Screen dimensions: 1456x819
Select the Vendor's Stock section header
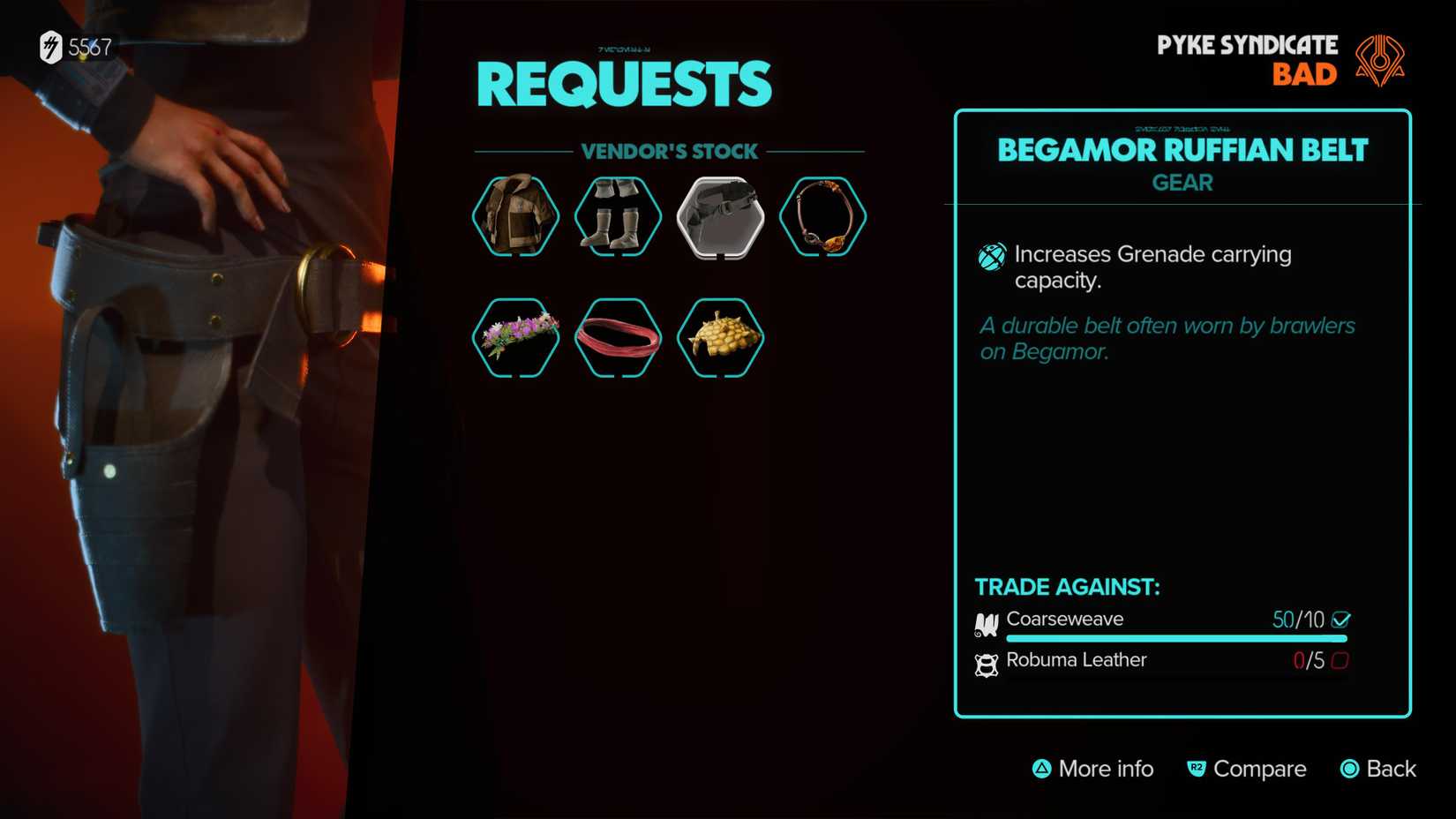tap(668, 151)
